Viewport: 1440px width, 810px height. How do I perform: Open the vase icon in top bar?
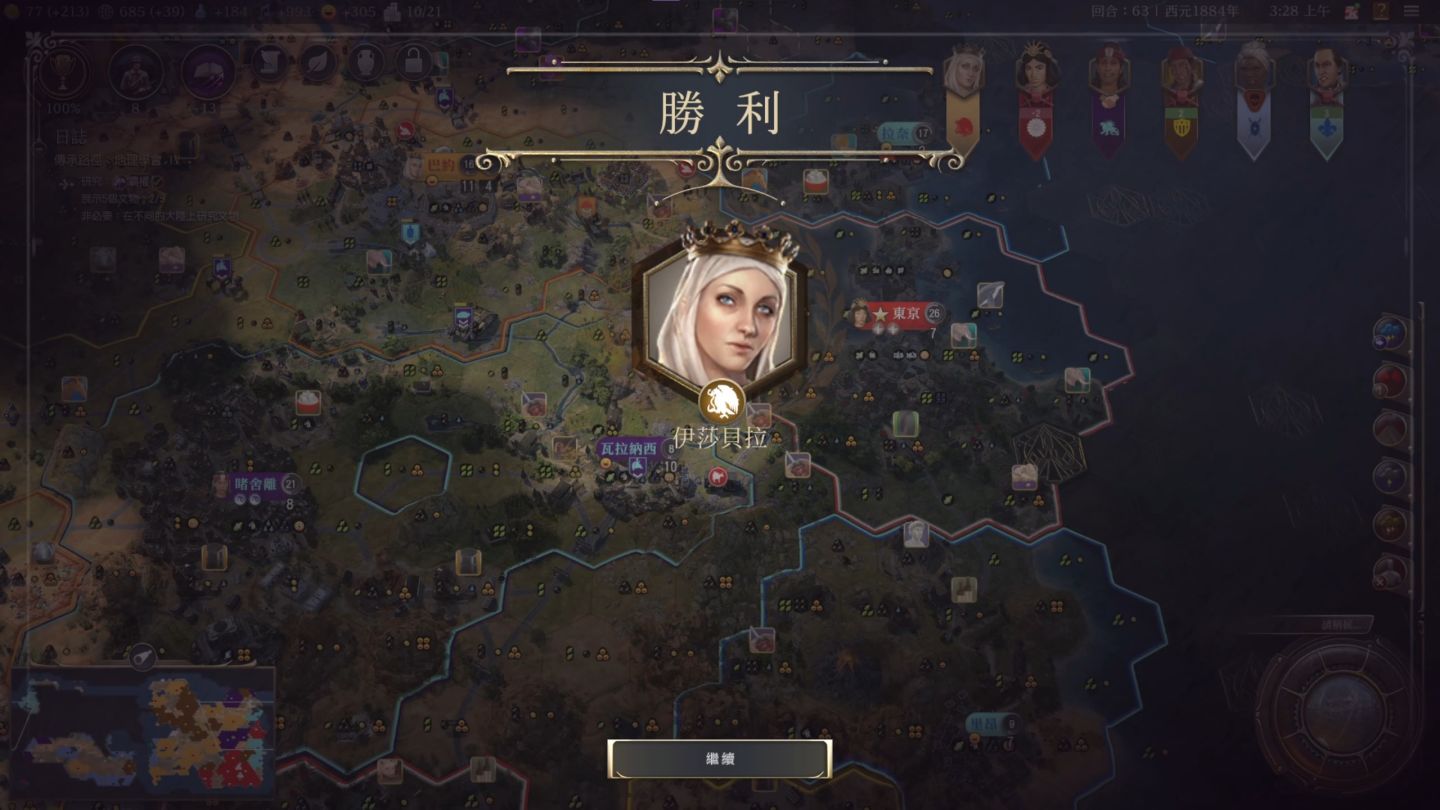coord(365,64)
